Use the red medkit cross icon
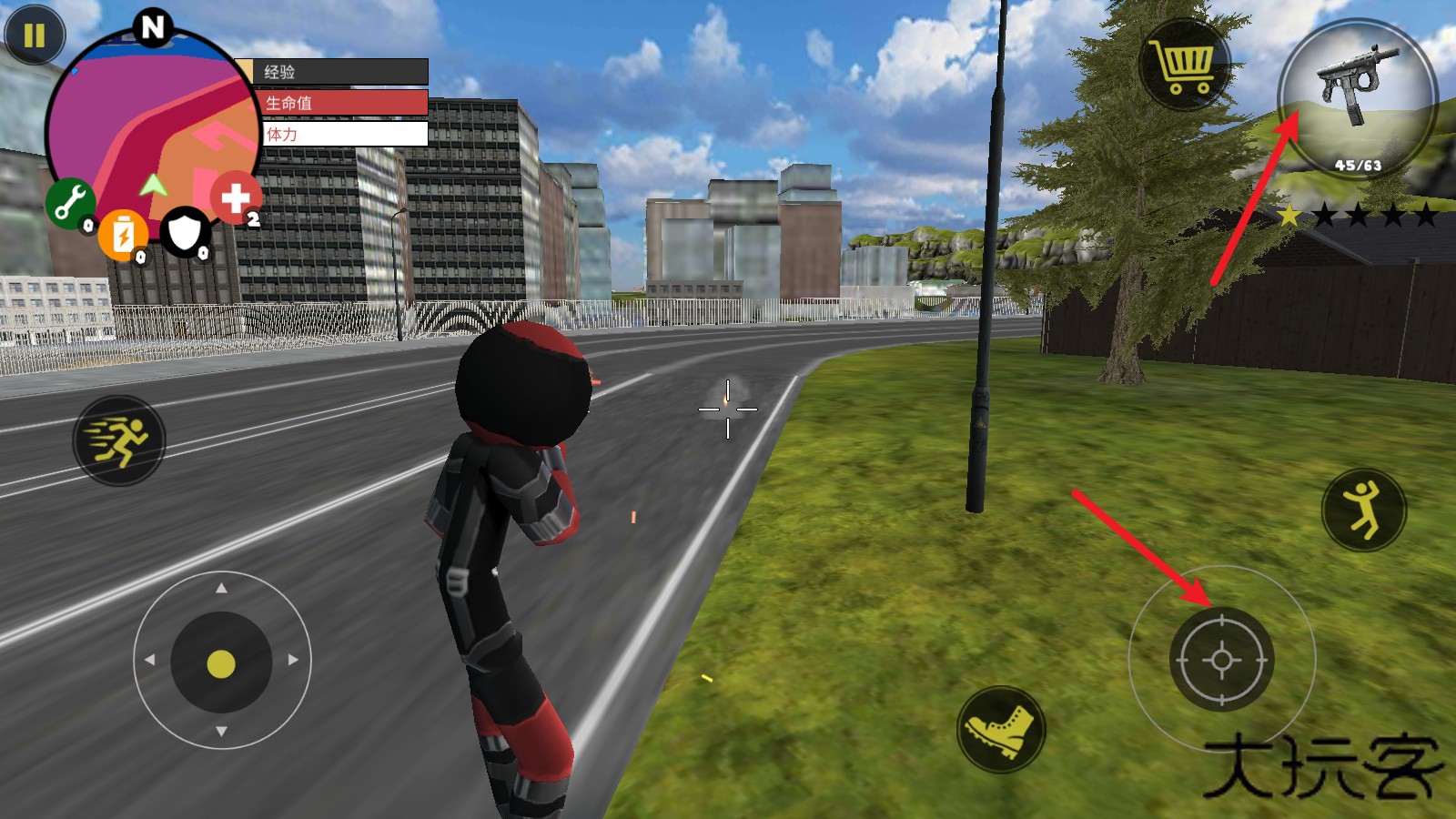This screenshot has height=819, width=1456. [236, 197]
